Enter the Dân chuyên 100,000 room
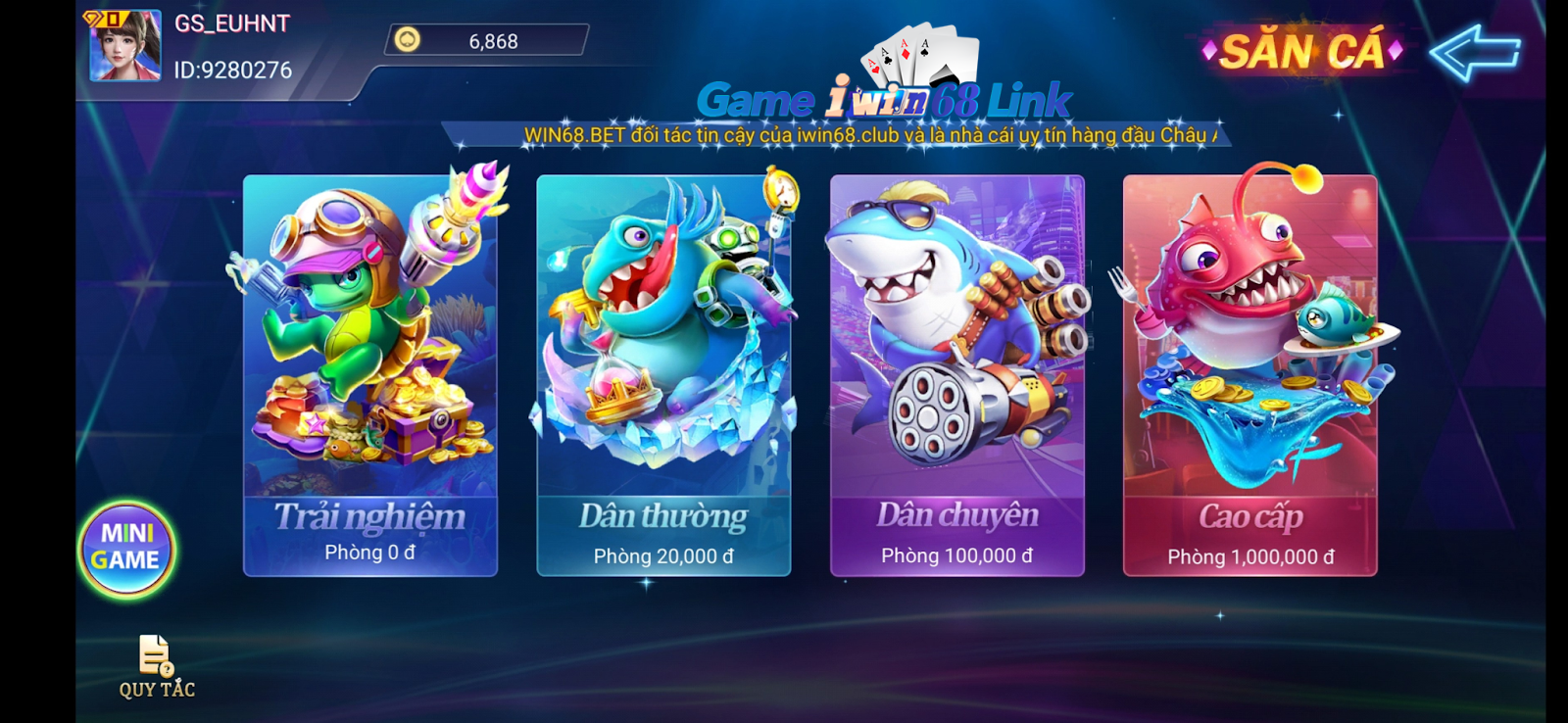1568x723 pixels. pos(957,377)
